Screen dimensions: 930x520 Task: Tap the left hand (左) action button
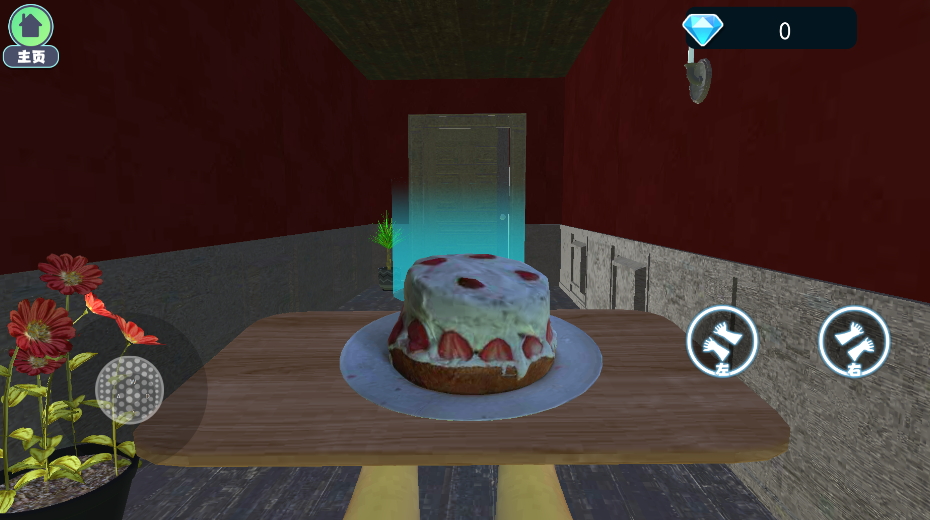click(x=722, y=342)
